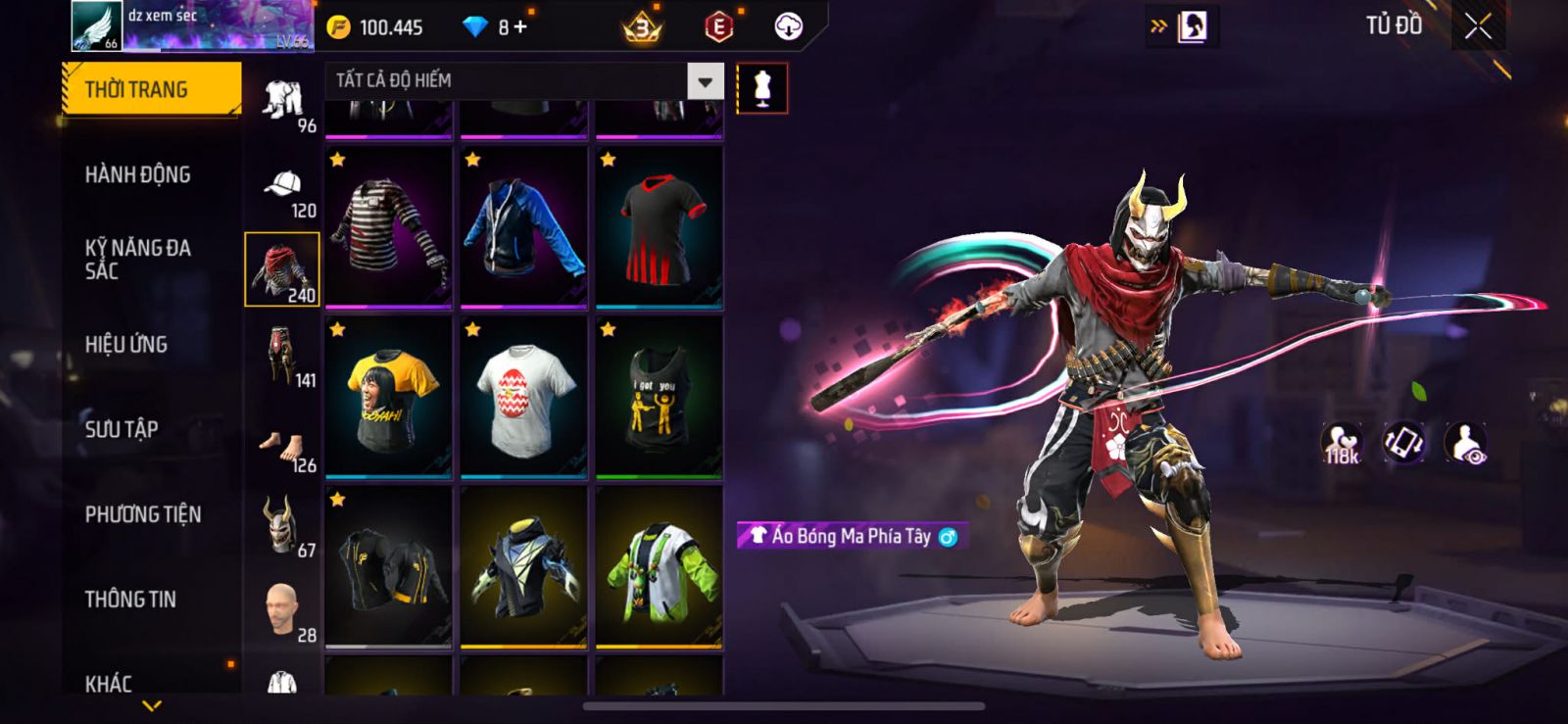Pick the black and red jersey
Viewport: 1568px width, 724px height.
pos(659,226)
